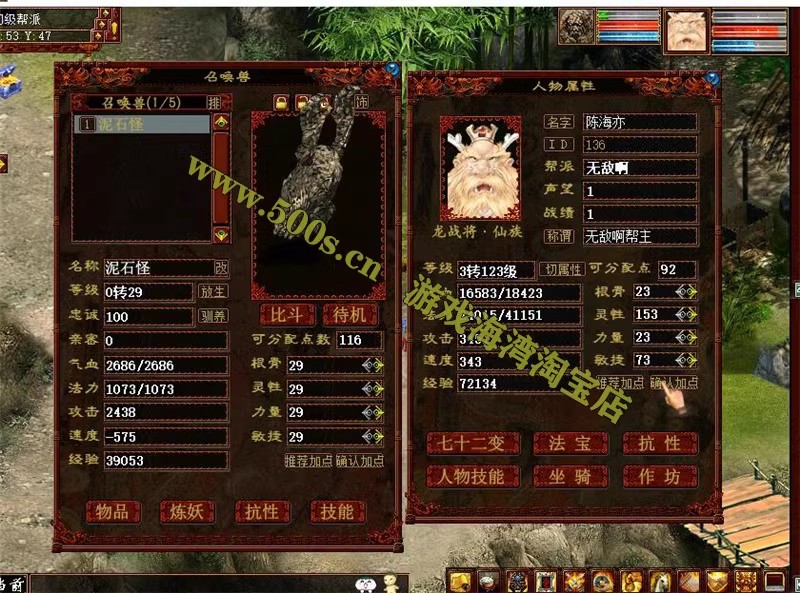
Task: Show the pet's 抗性 resistances
Action: (262, 511)
